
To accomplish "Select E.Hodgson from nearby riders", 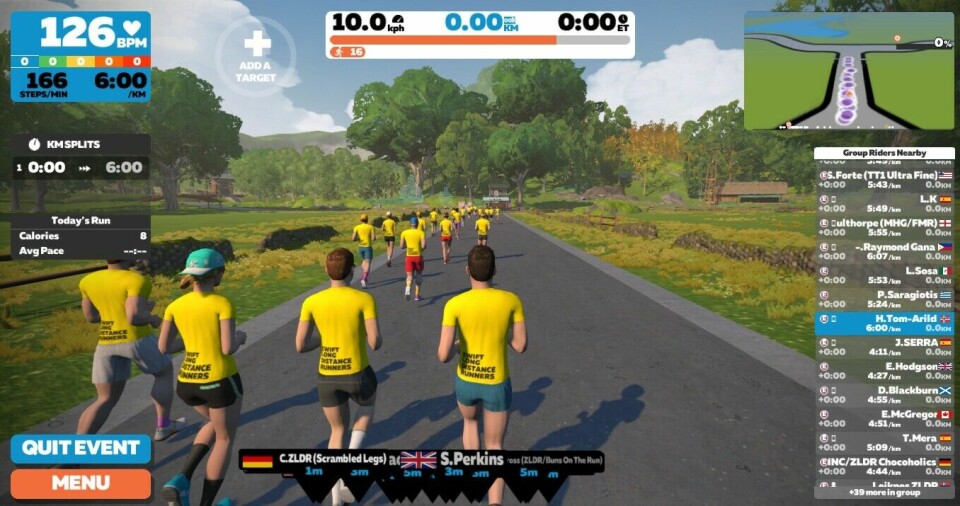I will pos(884,371).
